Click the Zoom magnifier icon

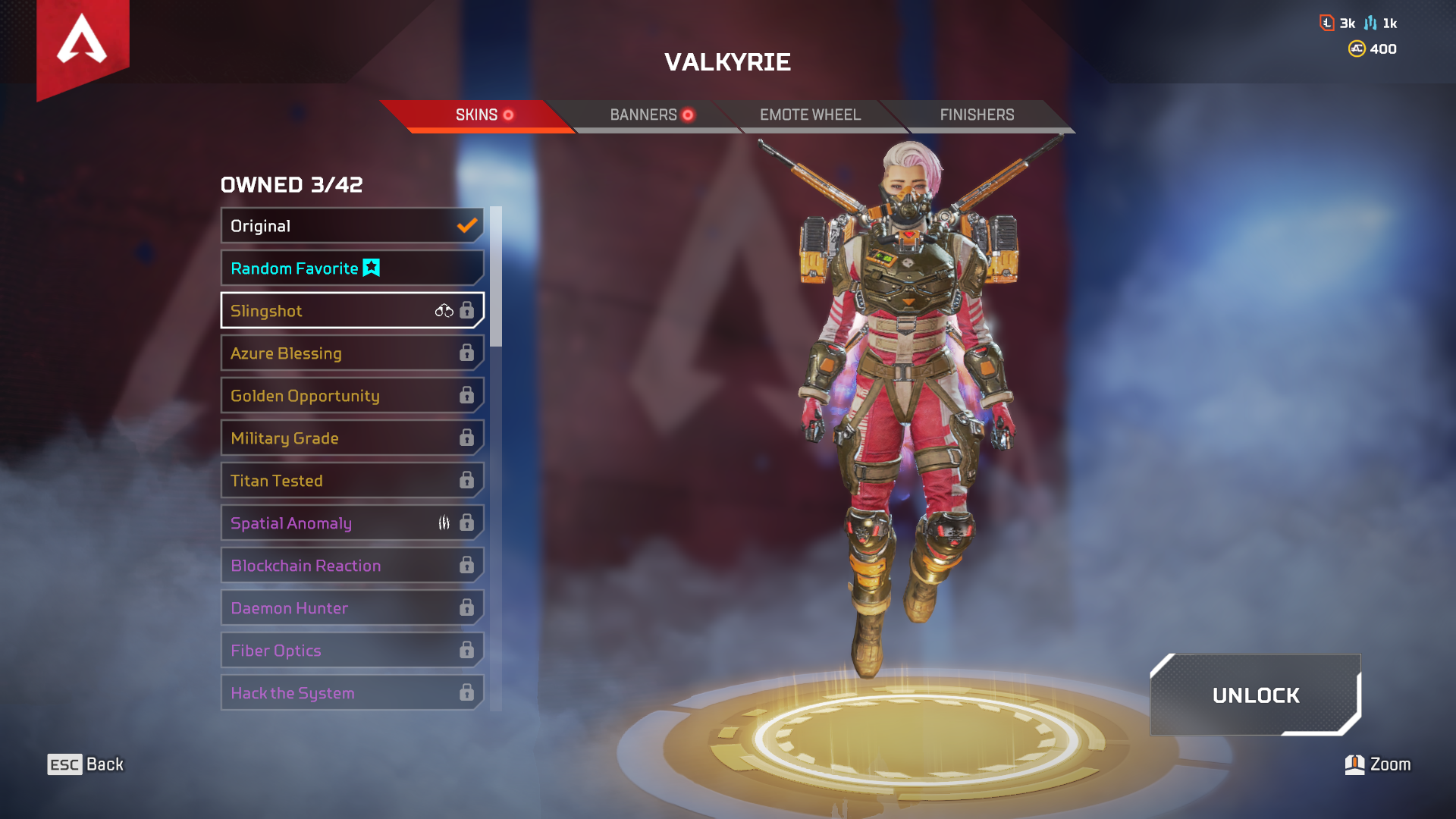[x=1354, y=764]
